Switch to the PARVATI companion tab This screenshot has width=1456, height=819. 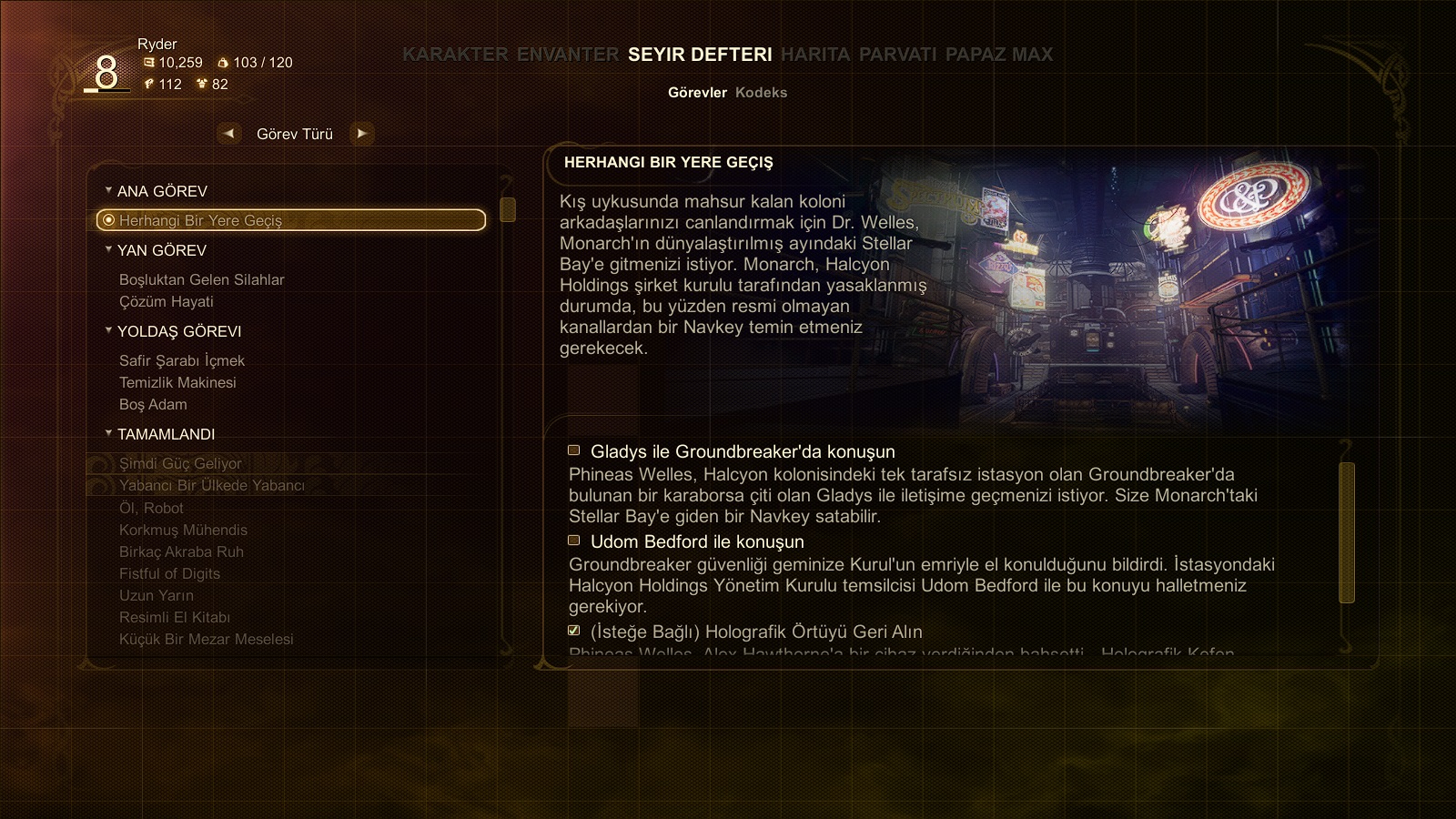click(x=897, y=55)
